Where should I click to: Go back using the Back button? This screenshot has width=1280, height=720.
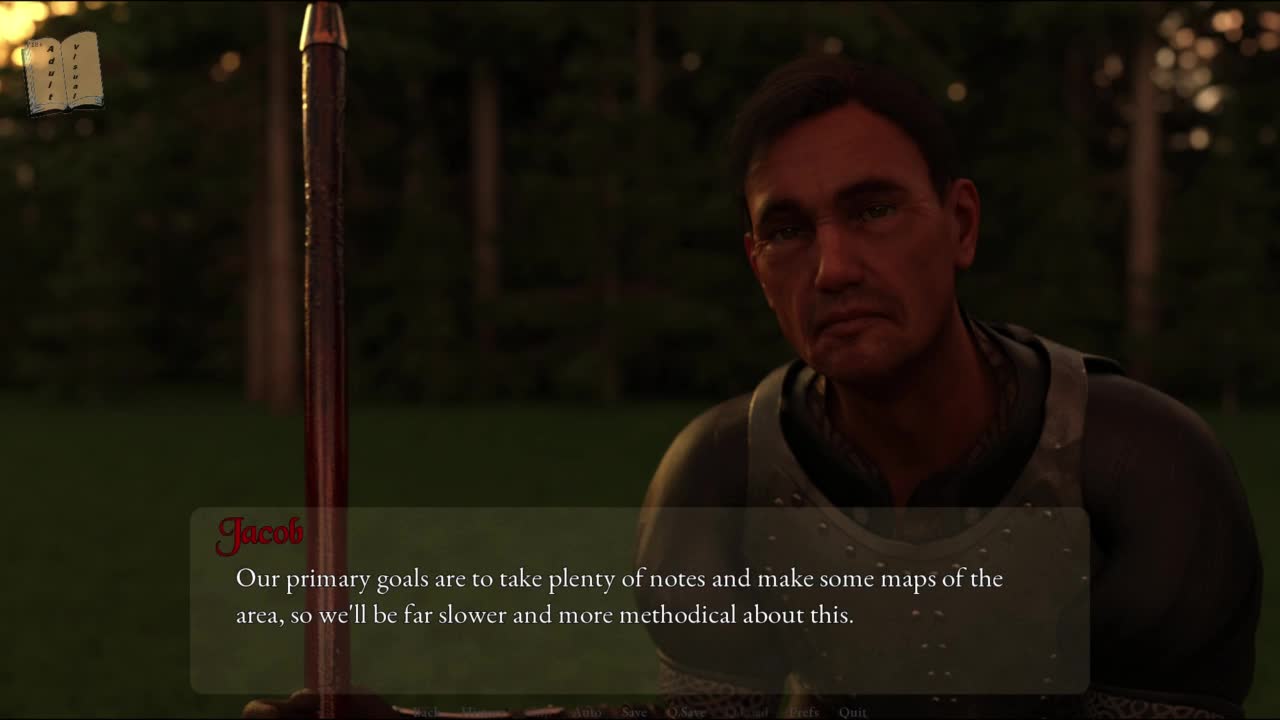pos(426,712)
